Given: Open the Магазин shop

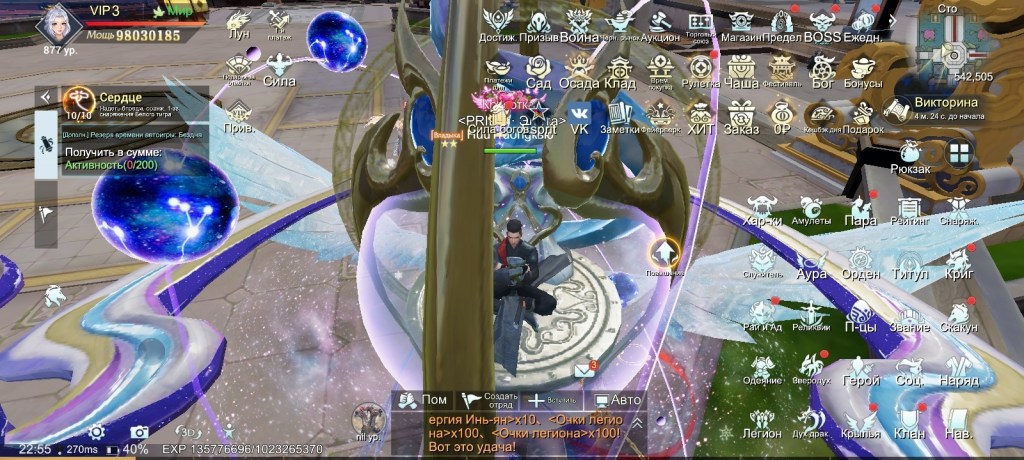Looking at the screenshot, I should click(741, 24).
